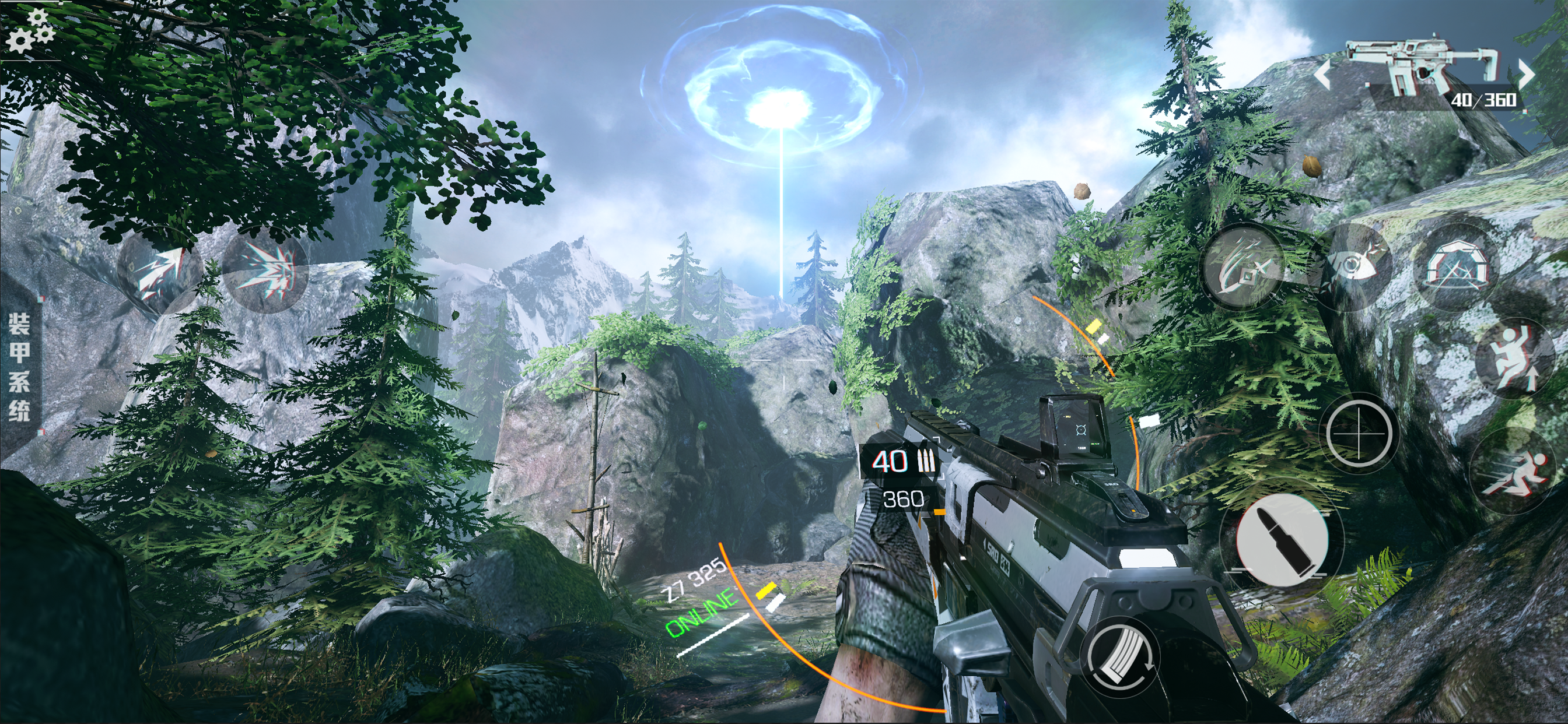Switch to the previous weapon arrow

click(1322, 75)
